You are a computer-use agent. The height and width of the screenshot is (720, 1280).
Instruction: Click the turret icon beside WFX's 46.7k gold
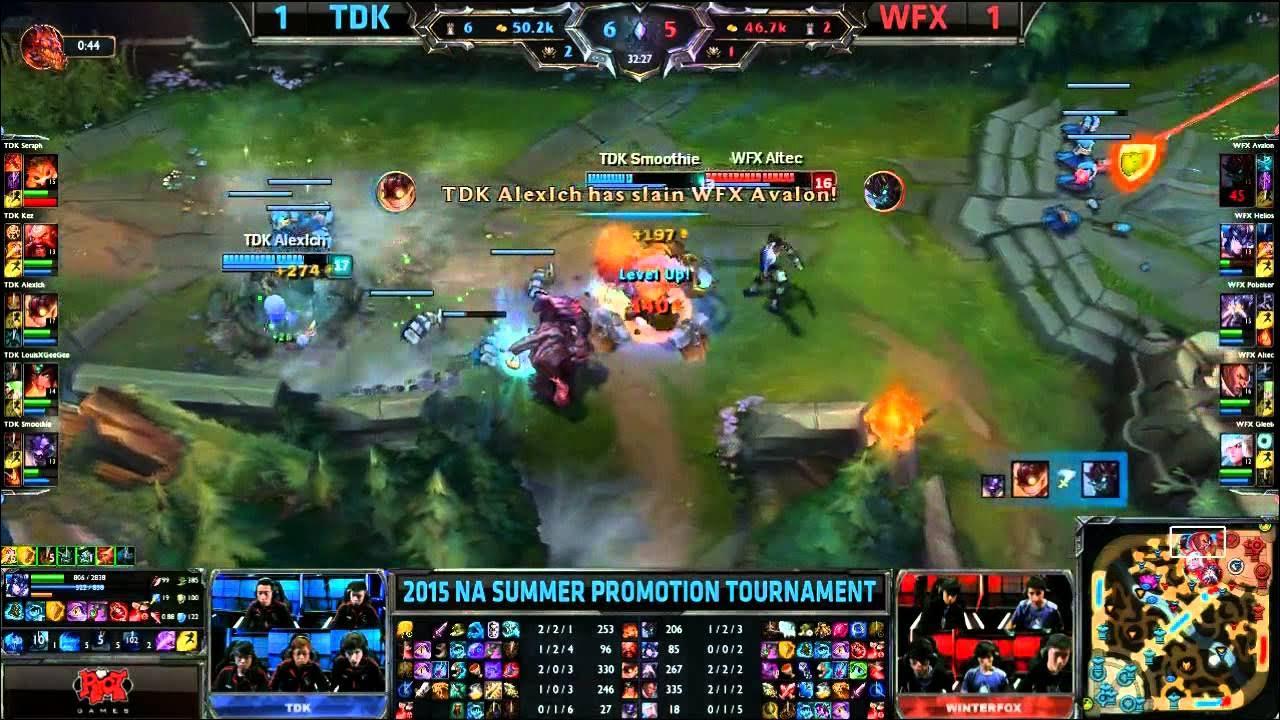(808, 28)
